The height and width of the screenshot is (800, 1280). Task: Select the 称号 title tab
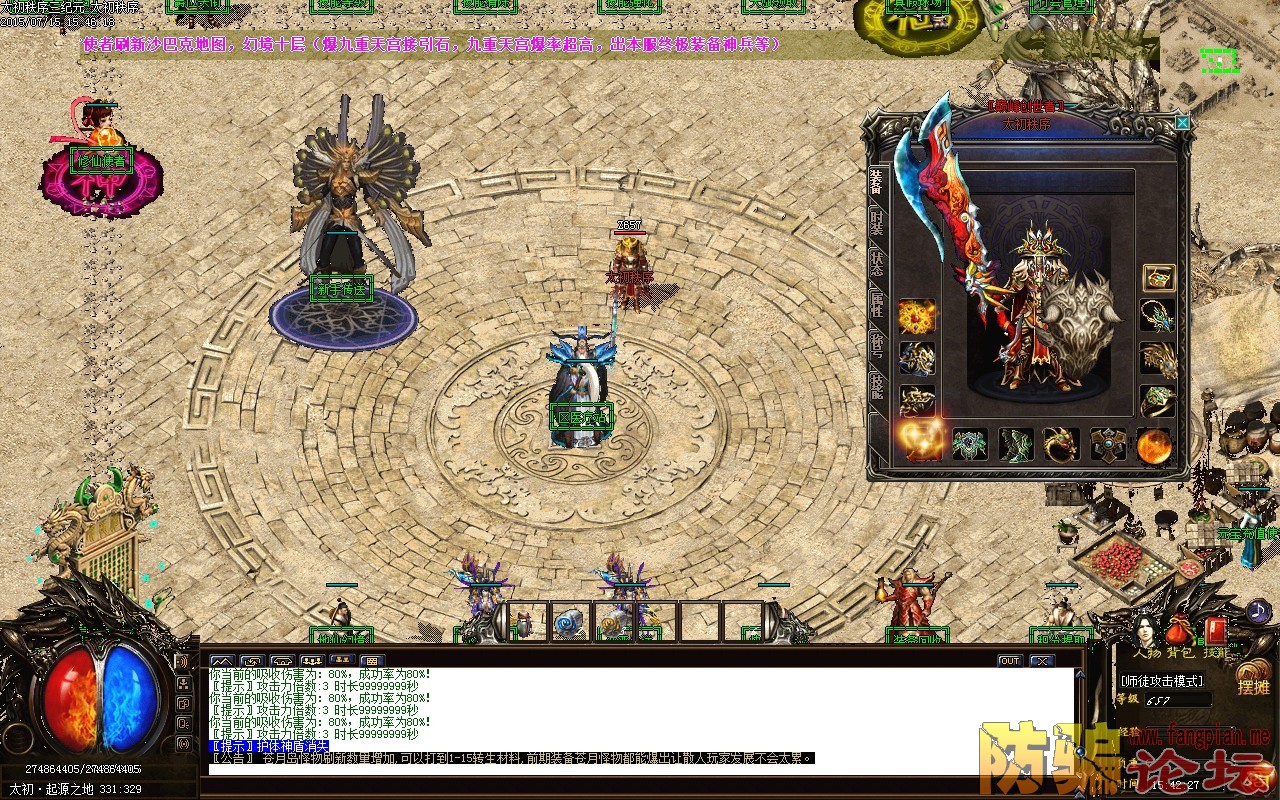pos(877,344)
